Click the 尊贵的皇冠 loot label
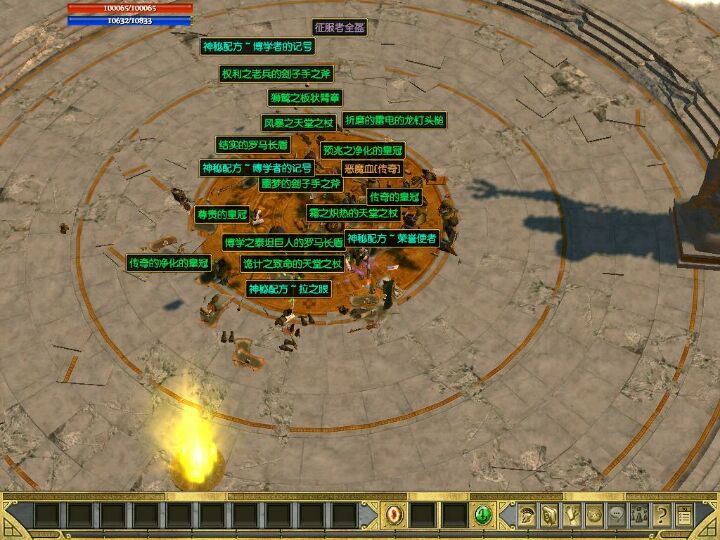Viewport: 720px width, 540px height. coord(221,214)
